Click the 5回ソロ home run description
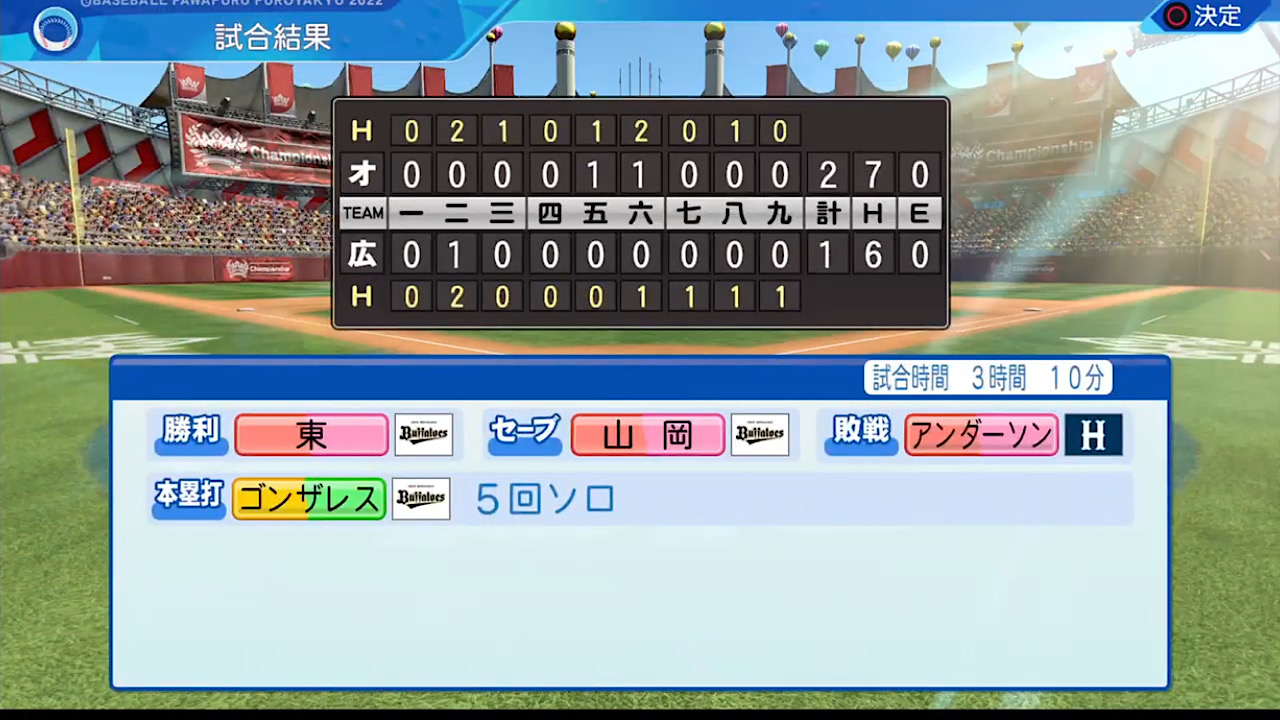This screenshot has height=720, width=1280. [545, 499]
